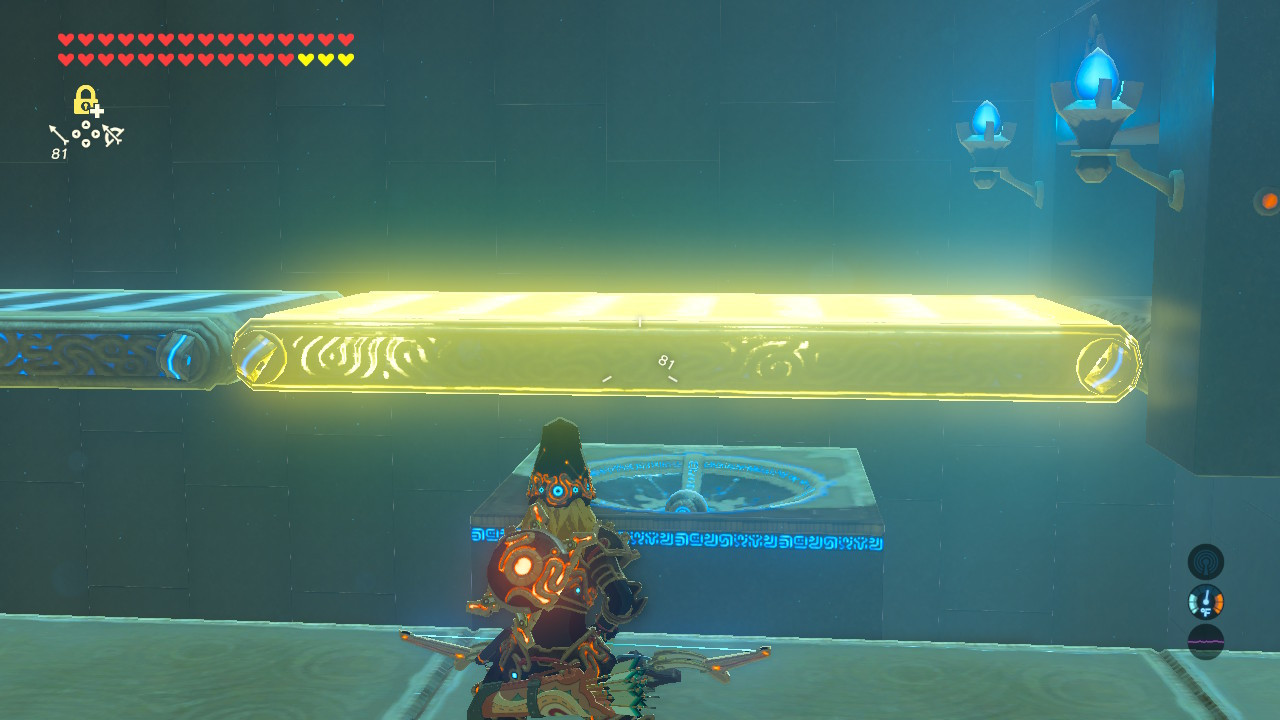
Task: Select the bow and arrow weapon icon
Action: tap(112, 133)
